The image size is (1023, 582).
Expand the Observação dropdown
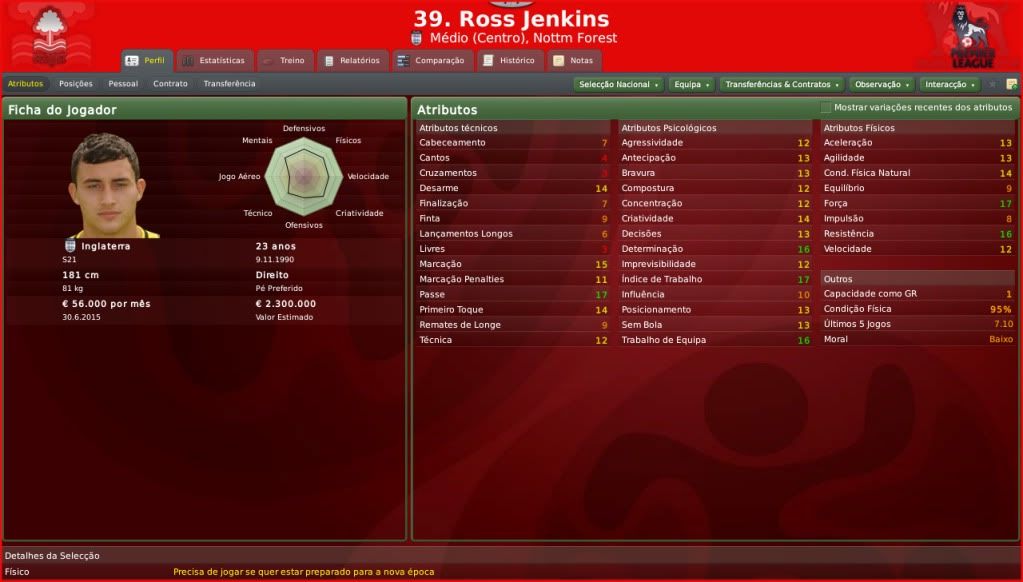coord(880,85)
